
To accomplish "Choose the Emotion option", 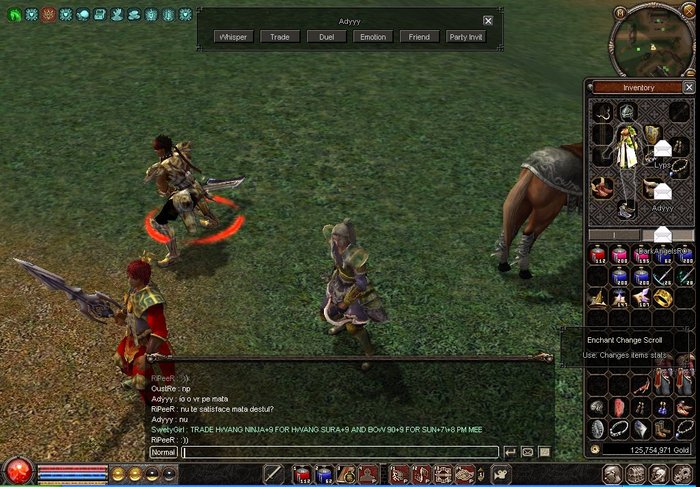I will click(x=372, y=37).
